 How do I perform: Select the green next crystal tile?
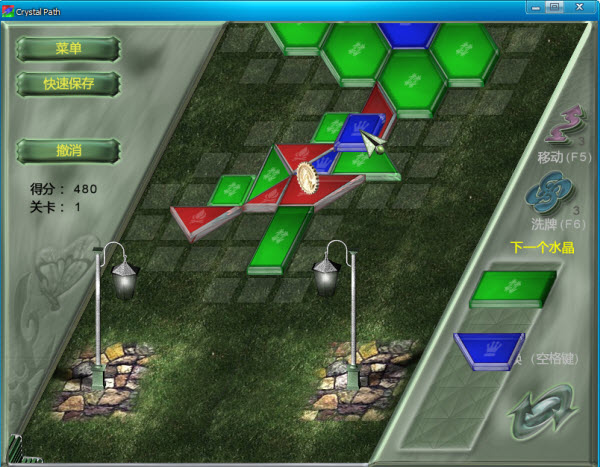513,287
